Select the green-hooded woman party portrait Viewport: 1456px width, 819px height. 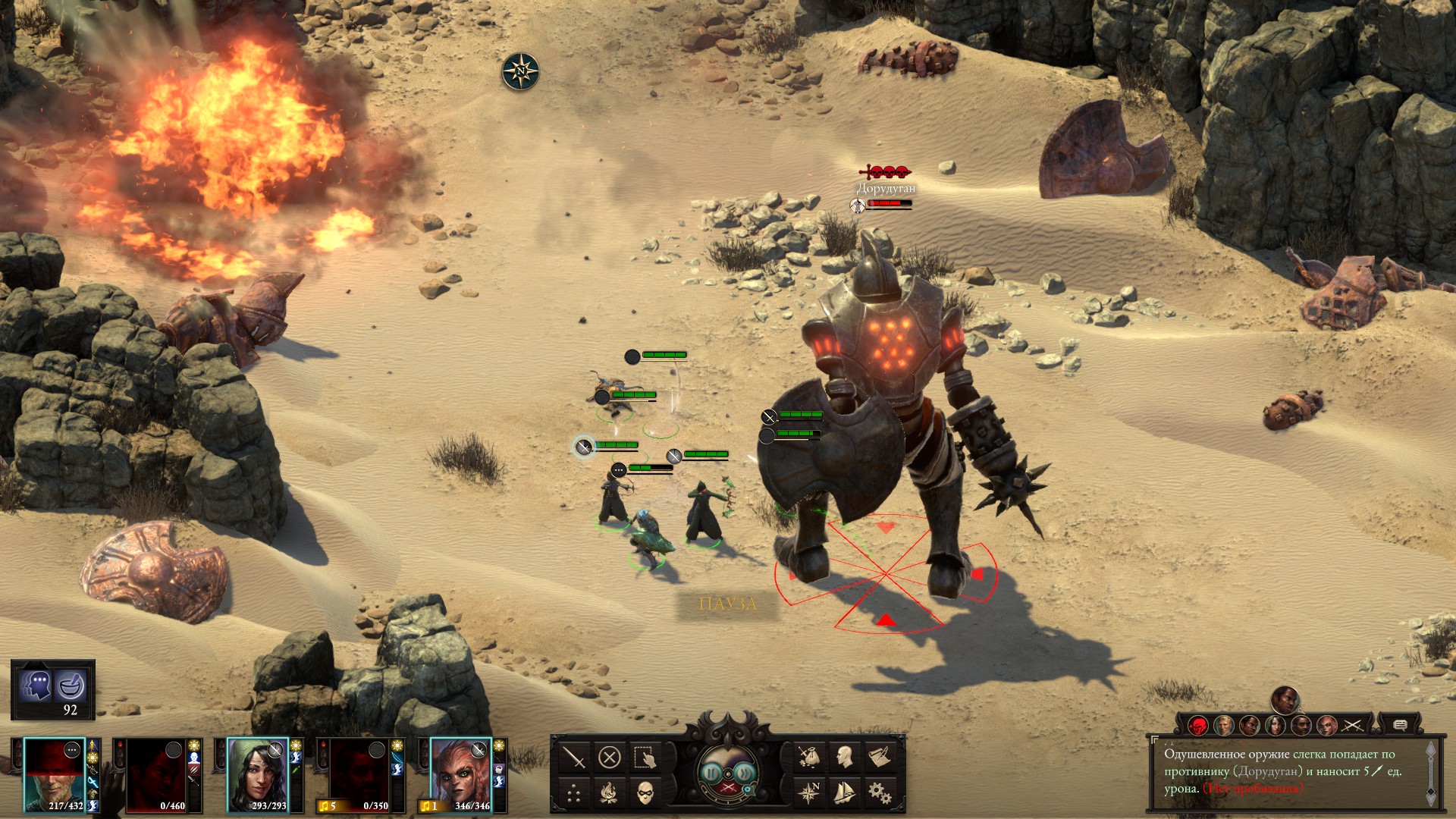[x=258, y=773]
